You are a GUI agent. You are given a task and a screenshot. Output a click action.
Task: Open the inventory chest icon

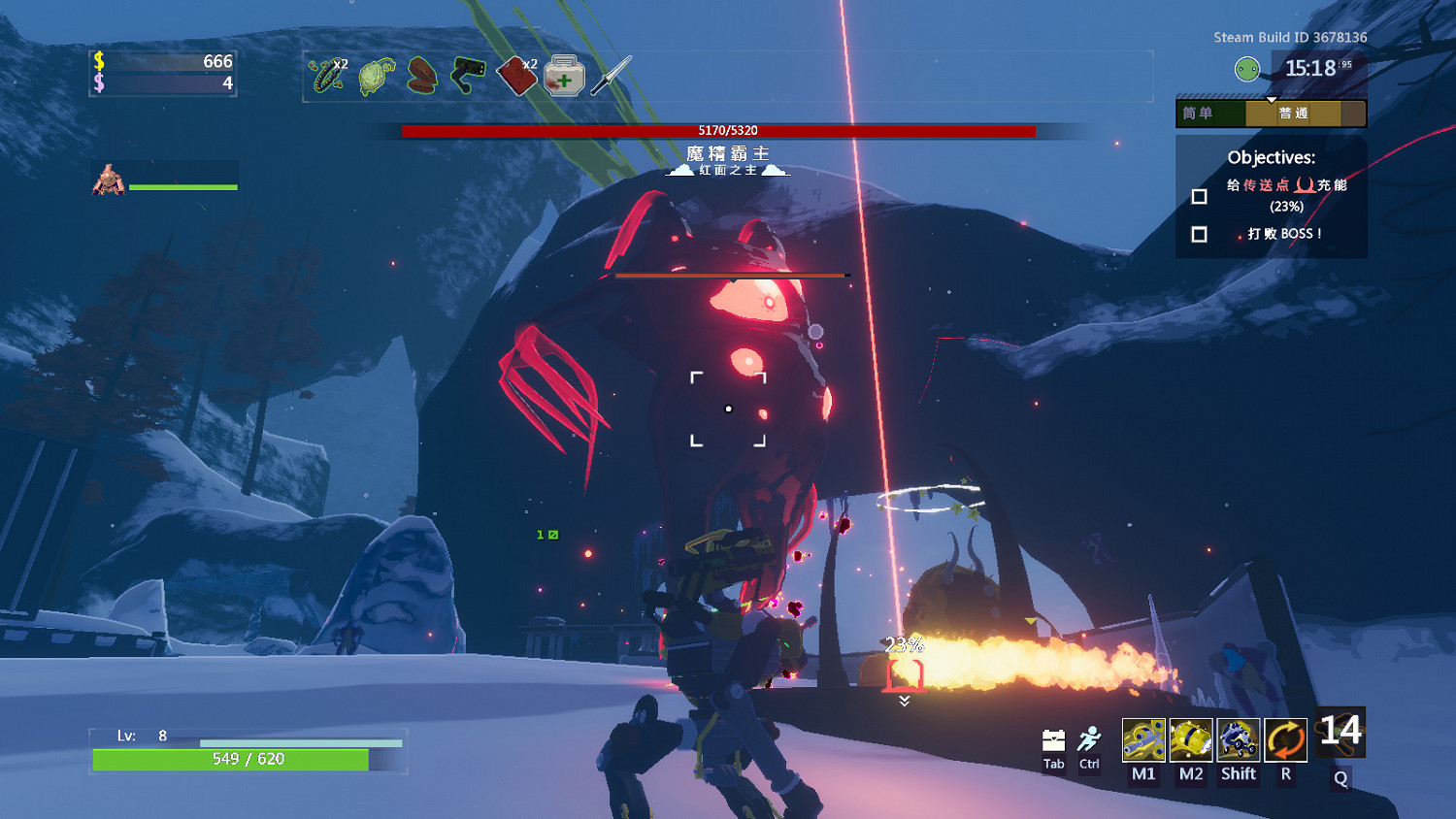pyautogui.click(x=1053, y=741)
